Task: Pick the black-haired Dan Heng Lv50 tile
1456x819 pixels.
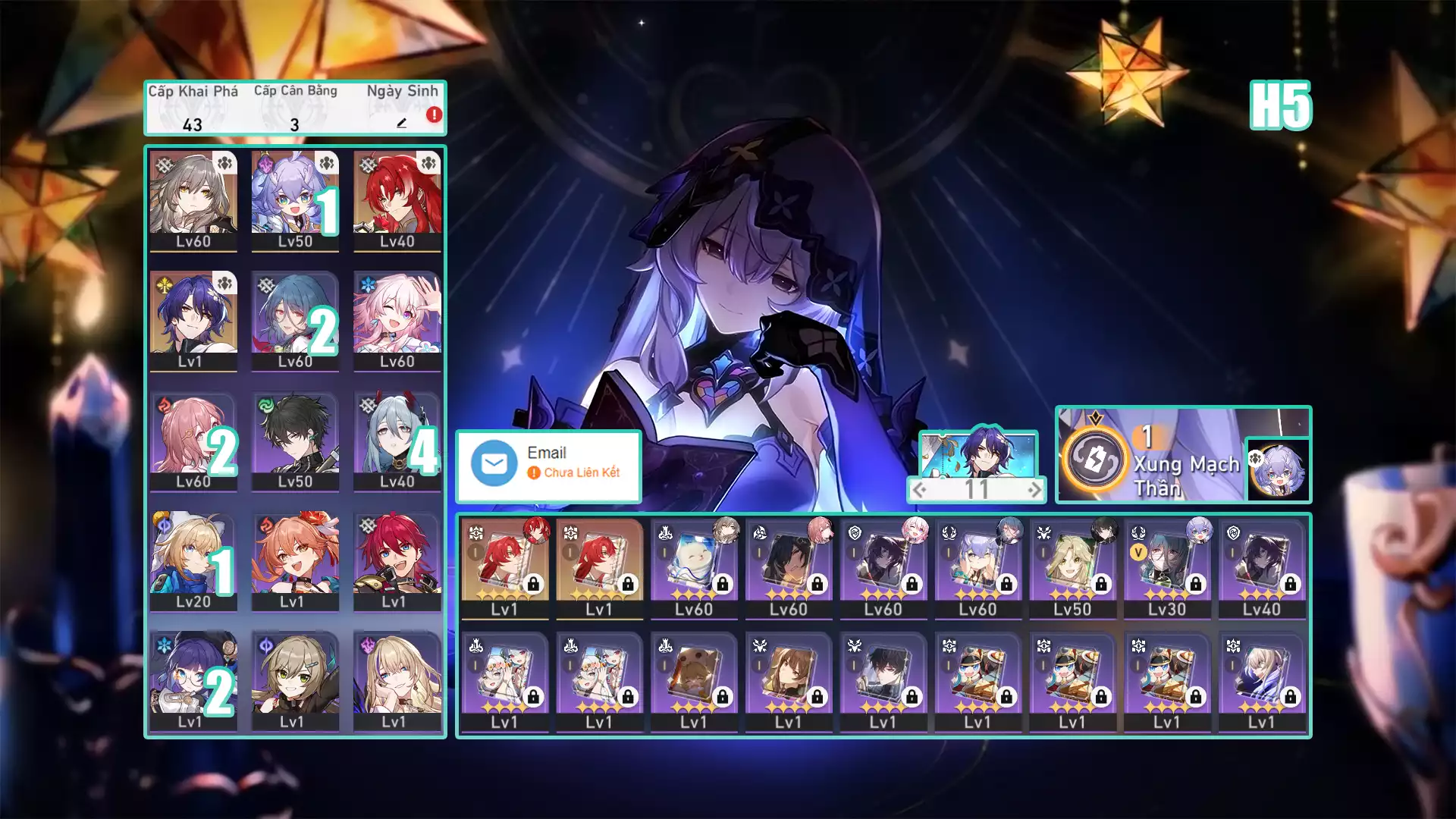Action: pyautogui.click(x=295, y=441)
